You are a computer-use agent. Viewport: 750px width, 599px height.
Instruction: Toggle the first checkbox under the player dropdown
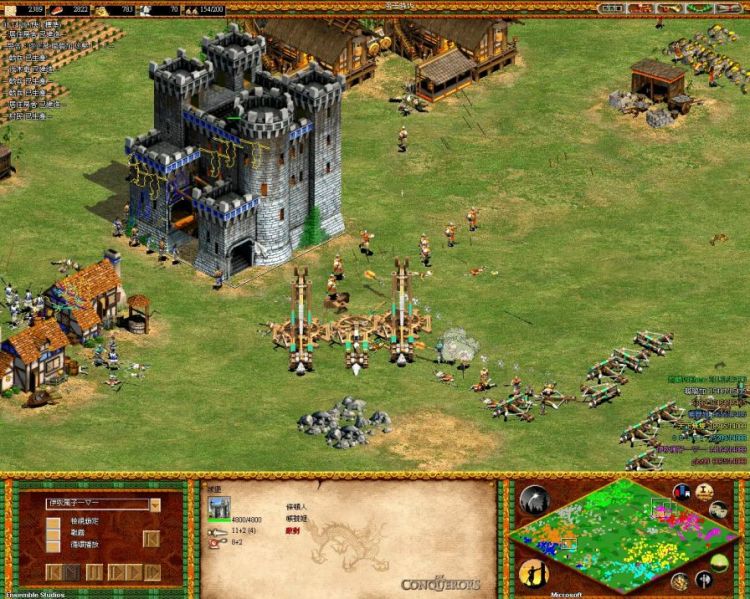tap(52, 521)
